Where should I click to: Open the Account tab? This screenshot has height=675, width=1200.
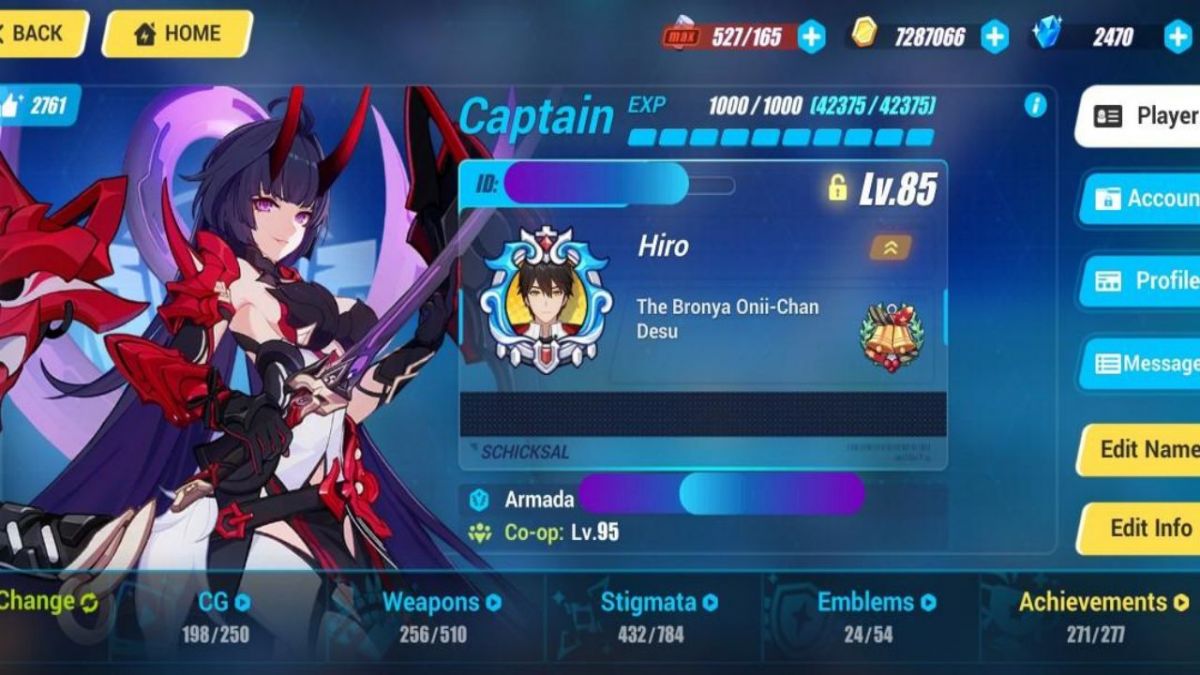(1142, 198)
